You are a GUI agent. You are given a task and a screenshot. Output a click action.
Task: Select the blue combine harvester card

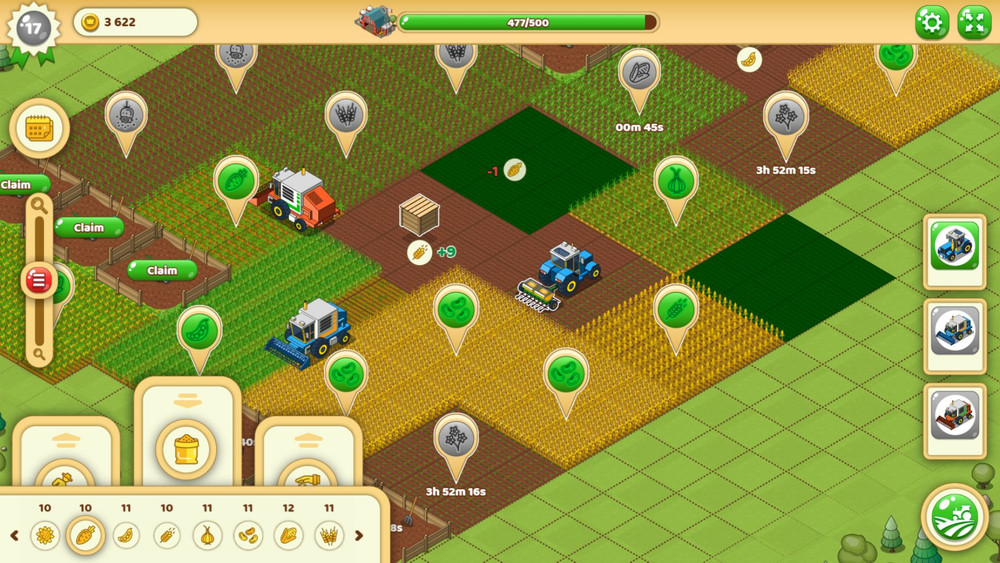955,330
